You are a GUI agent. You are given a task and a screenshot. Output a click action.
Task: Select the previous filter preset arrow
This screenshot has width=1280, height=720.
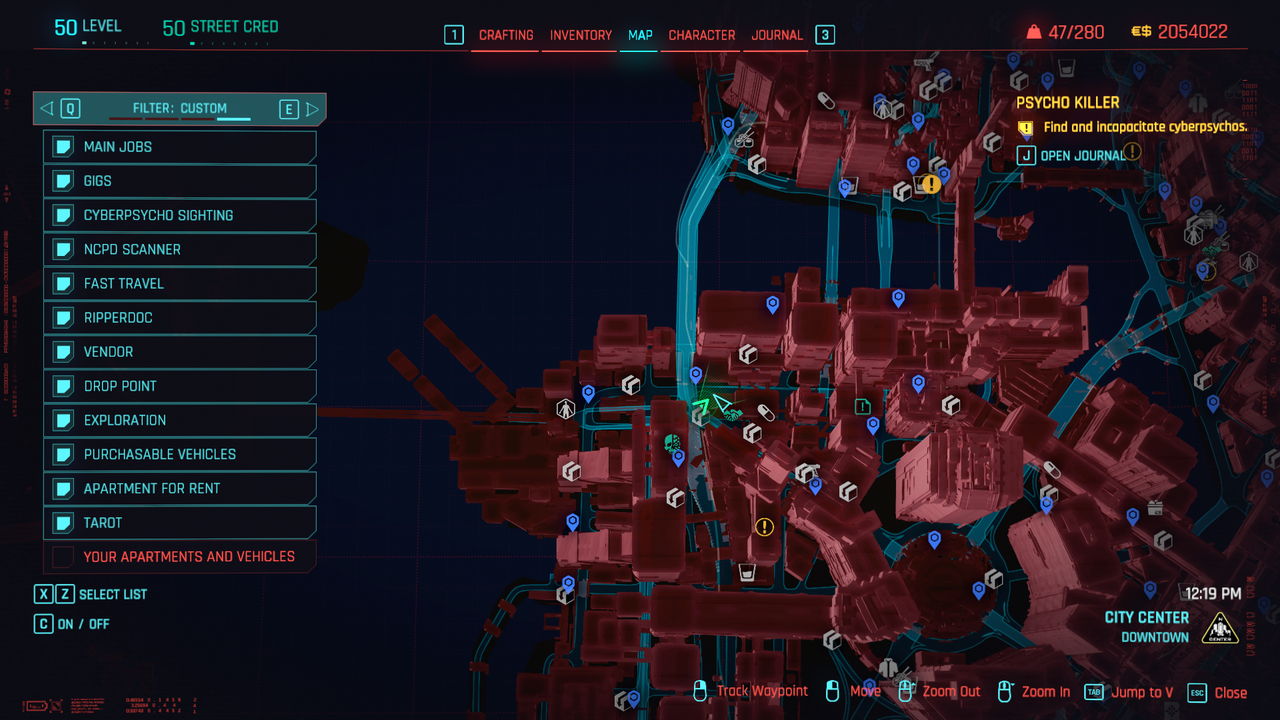point(46,109)
